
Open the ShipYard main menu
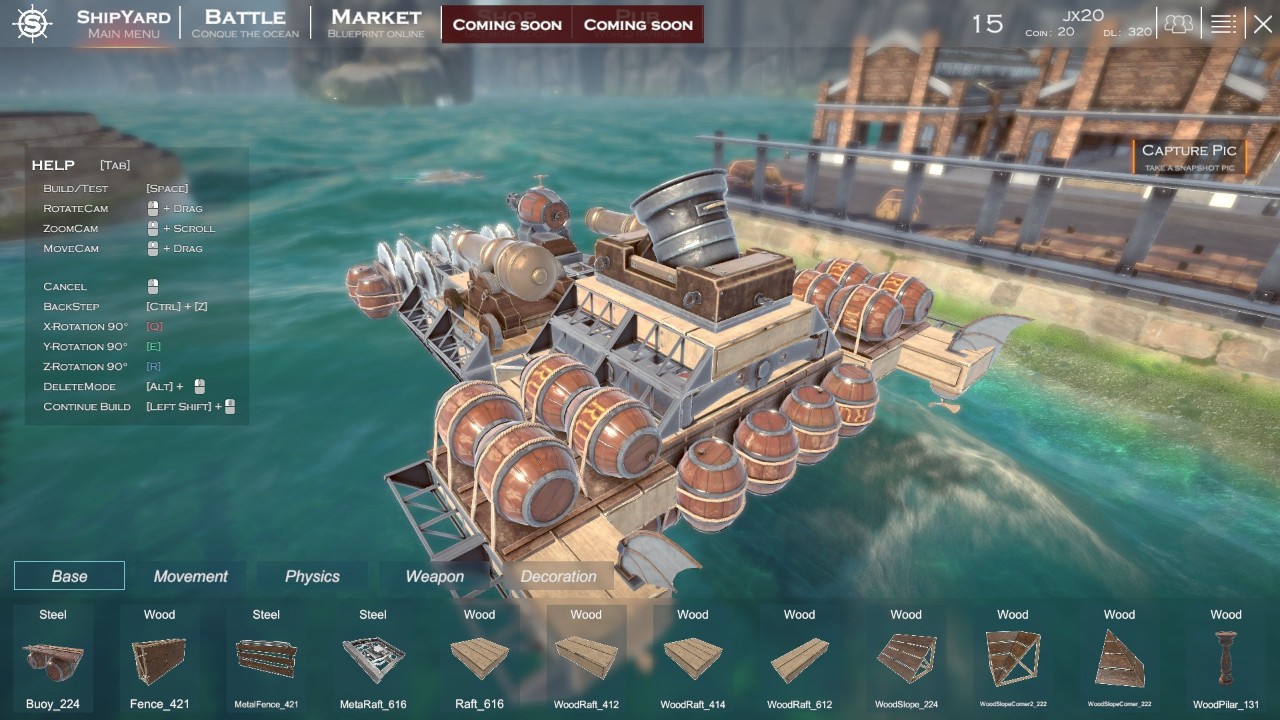pyautogui.click(x=123, y=24)
